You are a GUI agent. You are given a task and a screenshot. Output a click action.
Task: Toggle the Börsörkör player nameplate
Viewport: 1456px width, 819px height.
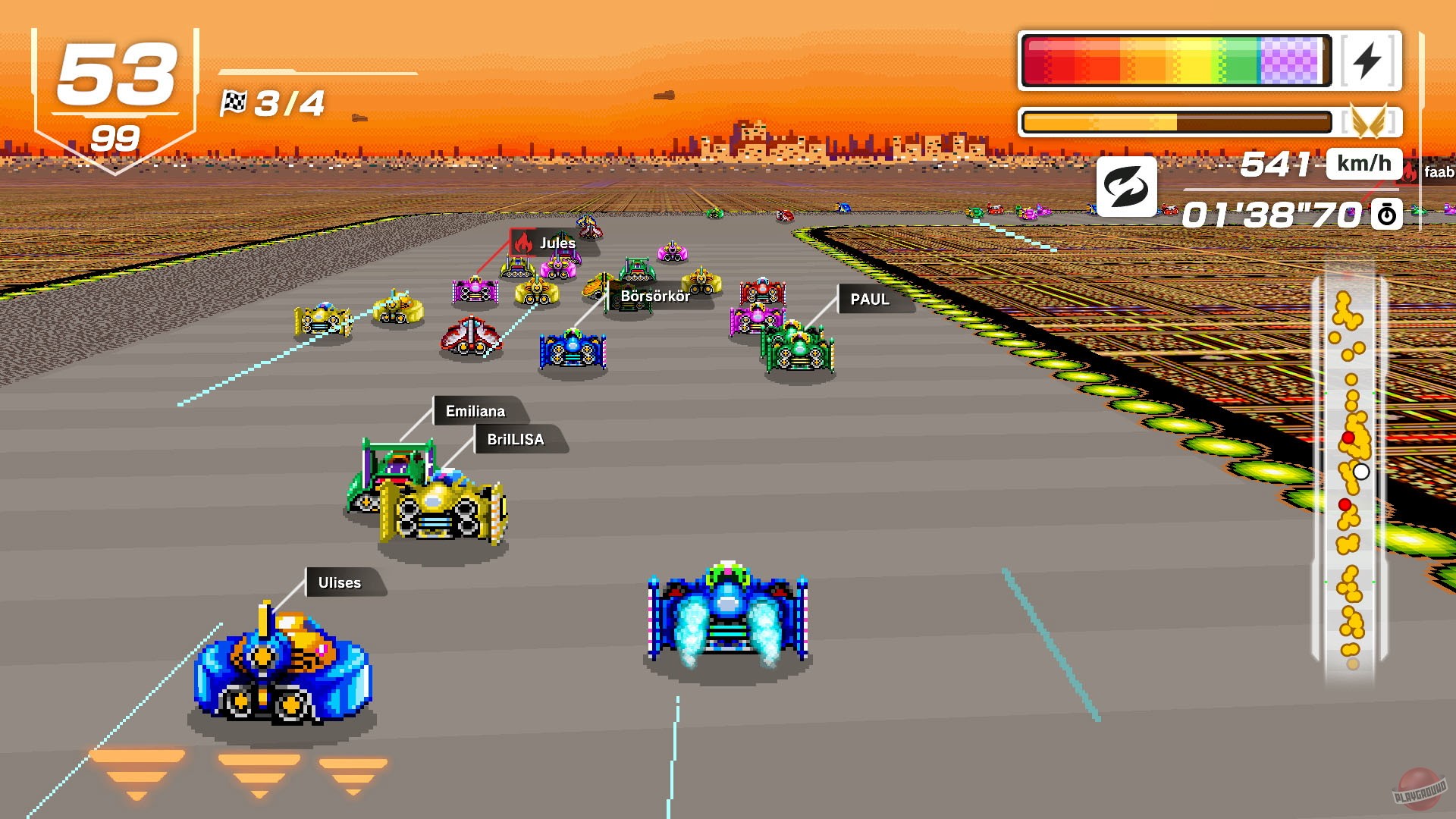pos(655,296)
